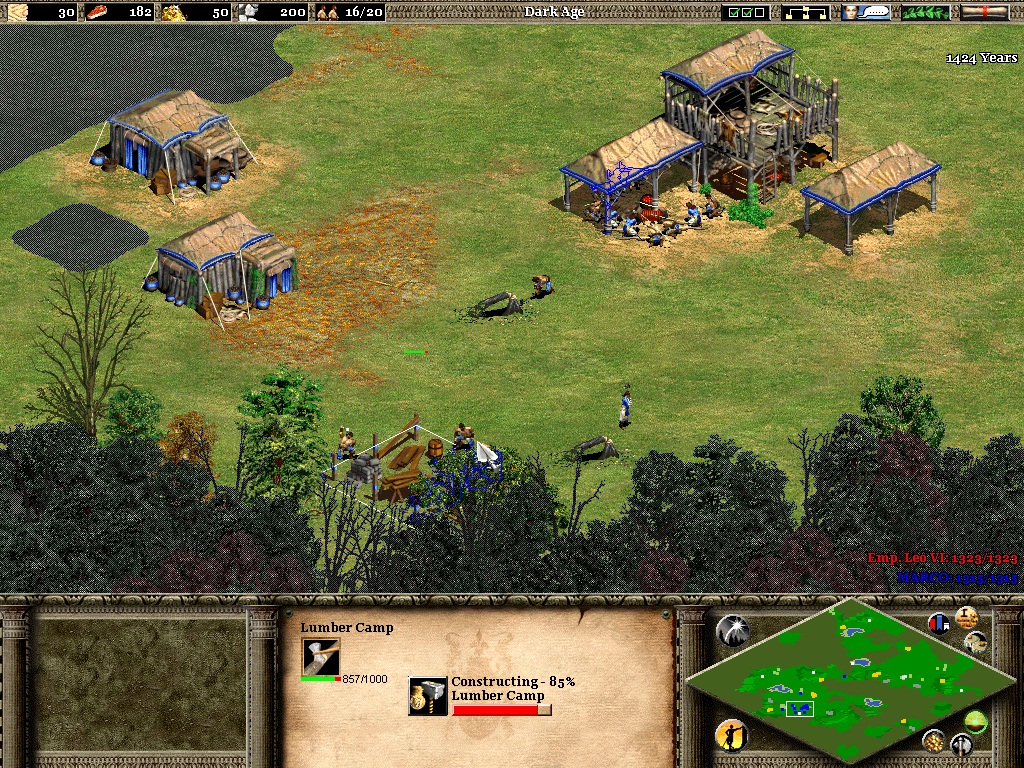The height and width of the screenshot is (768, 1024).
Task: Click the Lumber Camp axe portrait
Action: pyautogui.click(x=321, y=656)
